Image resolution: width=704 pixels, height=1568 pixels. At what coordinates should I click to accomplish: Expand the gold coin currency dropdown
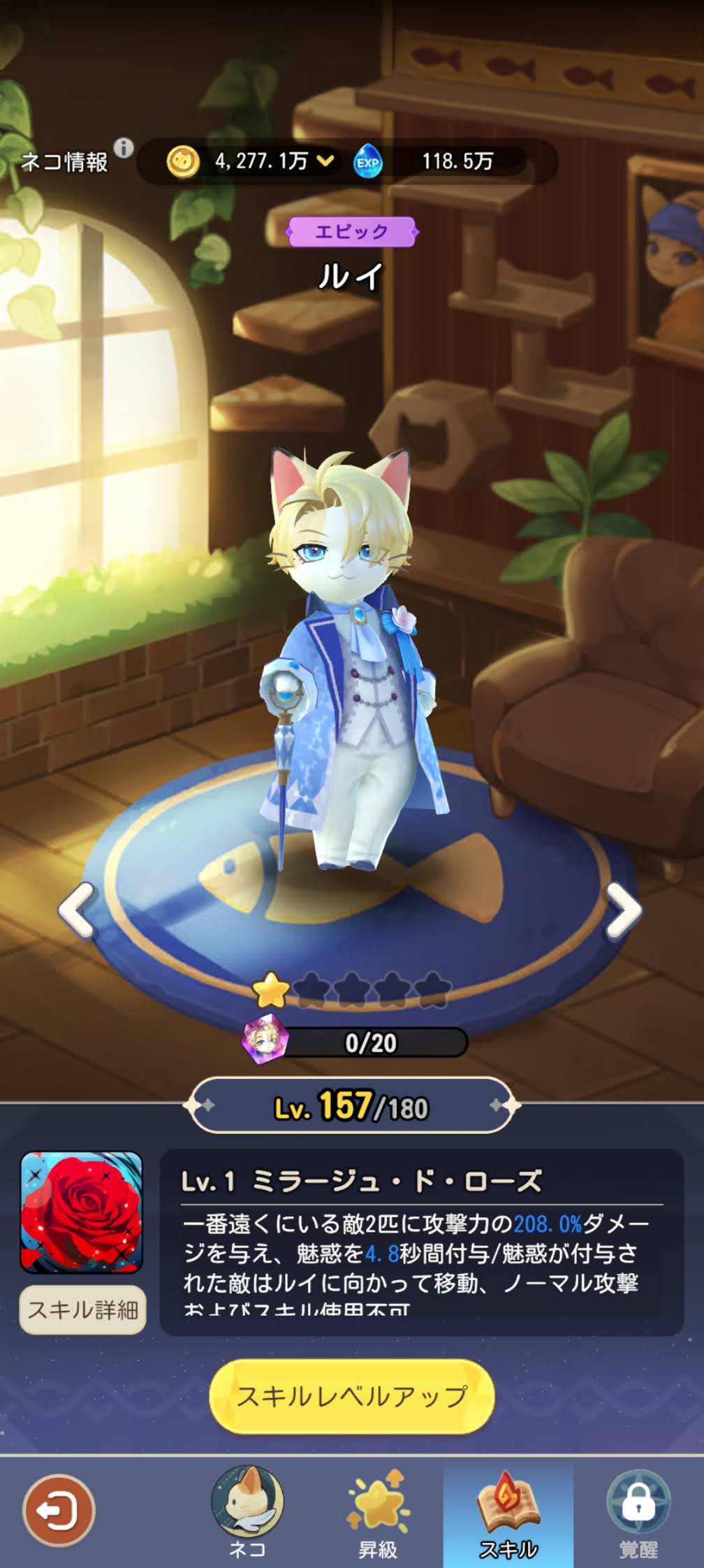pyautogui.click(x=325, y=161)
